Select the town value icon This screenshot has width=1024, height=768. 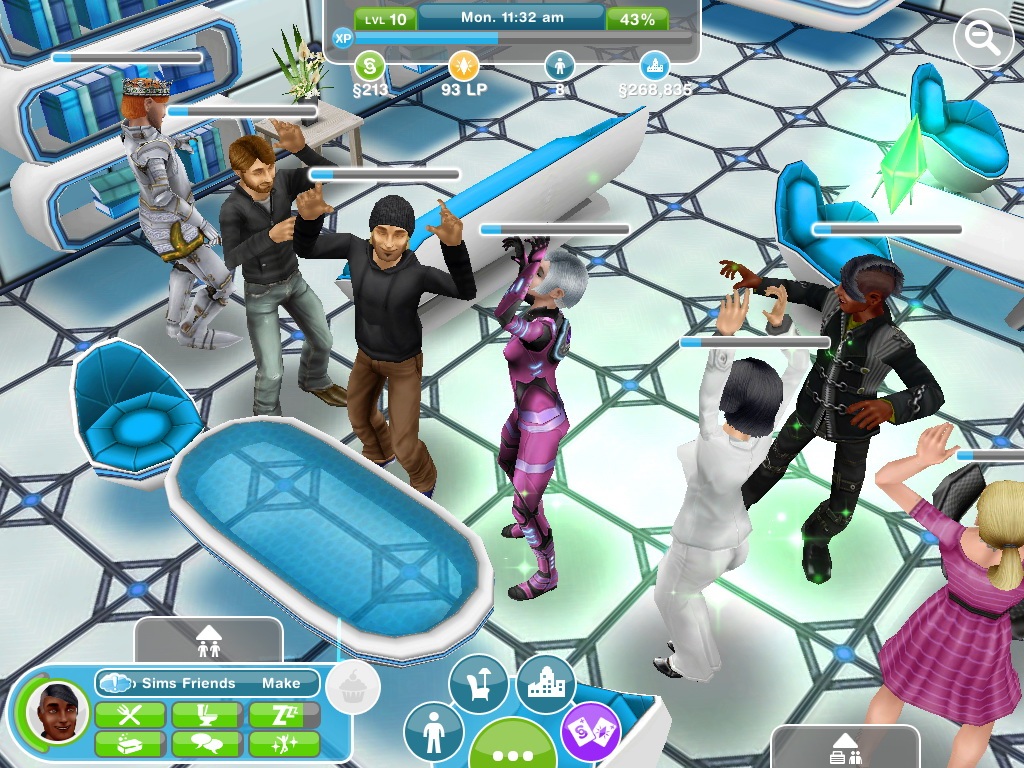[x=655, y=67]
